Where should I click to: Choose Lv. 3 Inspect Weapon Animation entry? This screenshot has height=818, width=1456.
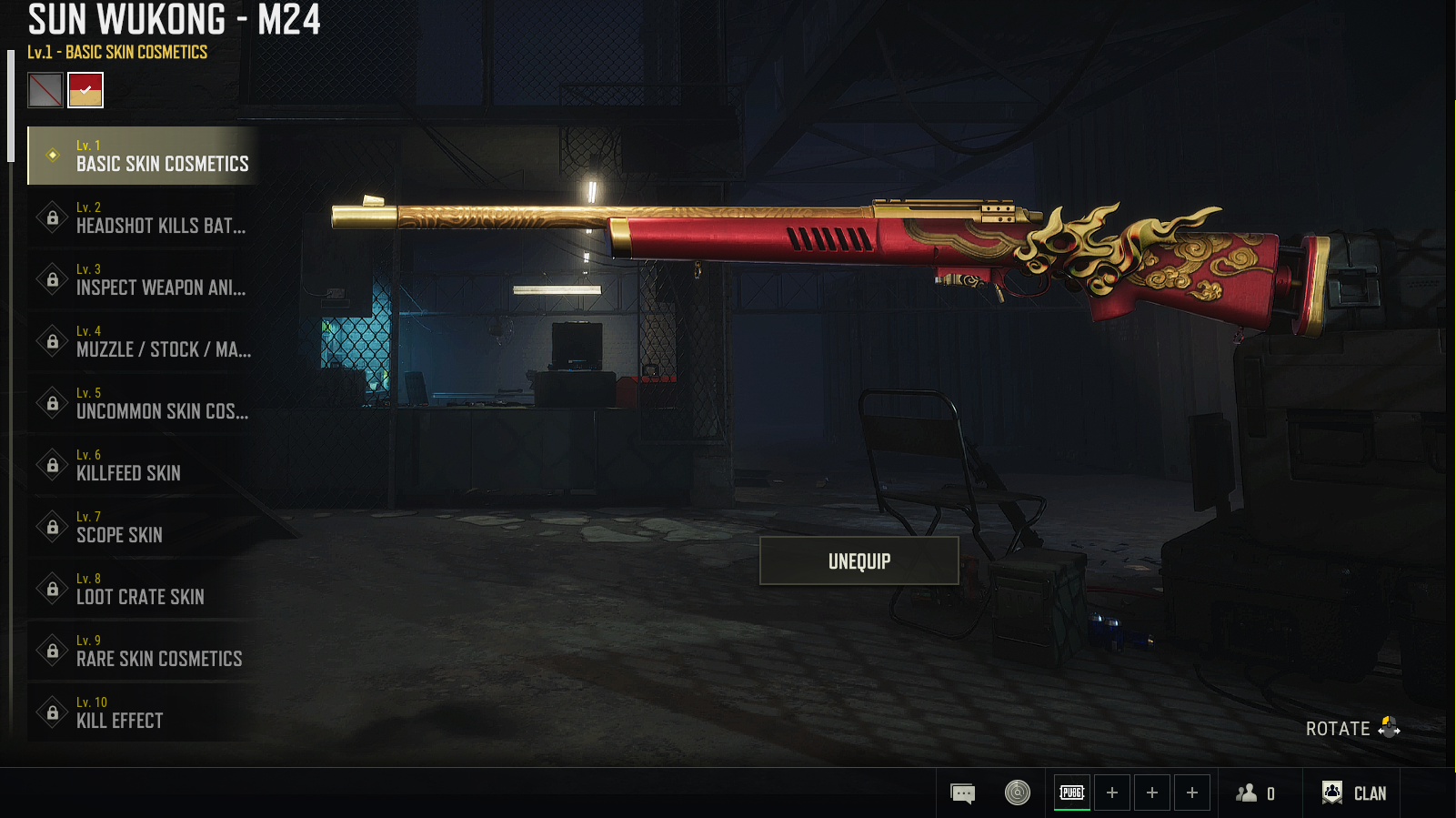point(144,279)
